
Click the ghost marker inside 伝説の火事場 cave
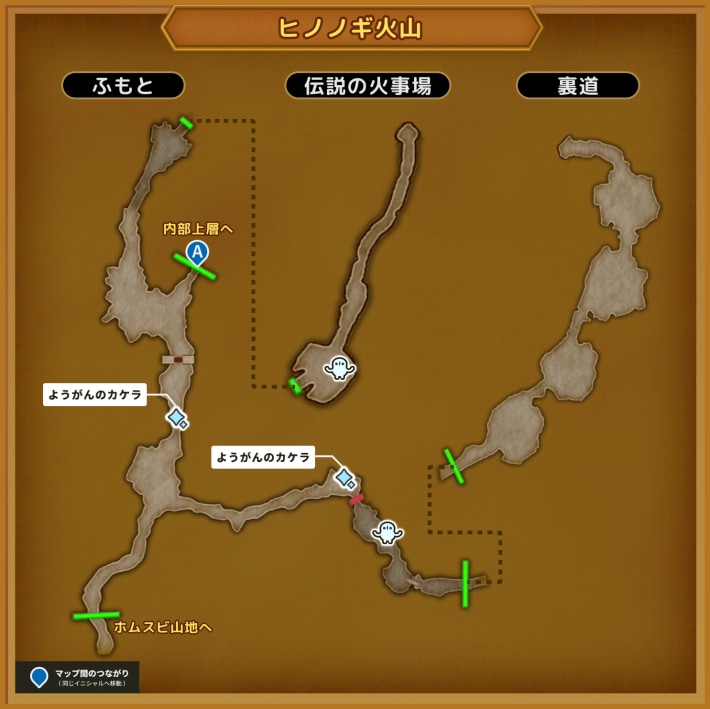pos(339,369)
